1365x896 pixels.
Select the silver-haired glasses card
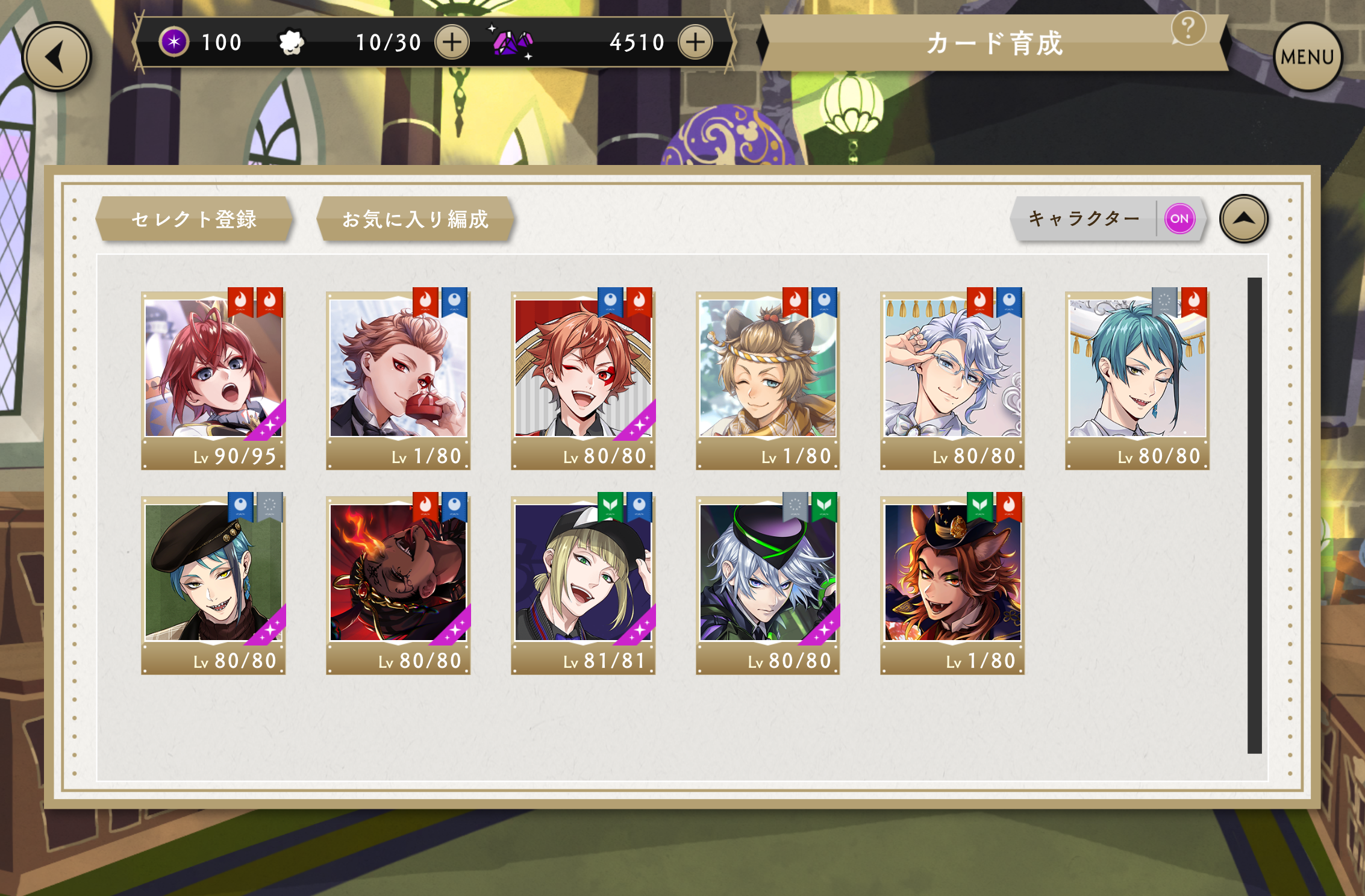[952, 378]
